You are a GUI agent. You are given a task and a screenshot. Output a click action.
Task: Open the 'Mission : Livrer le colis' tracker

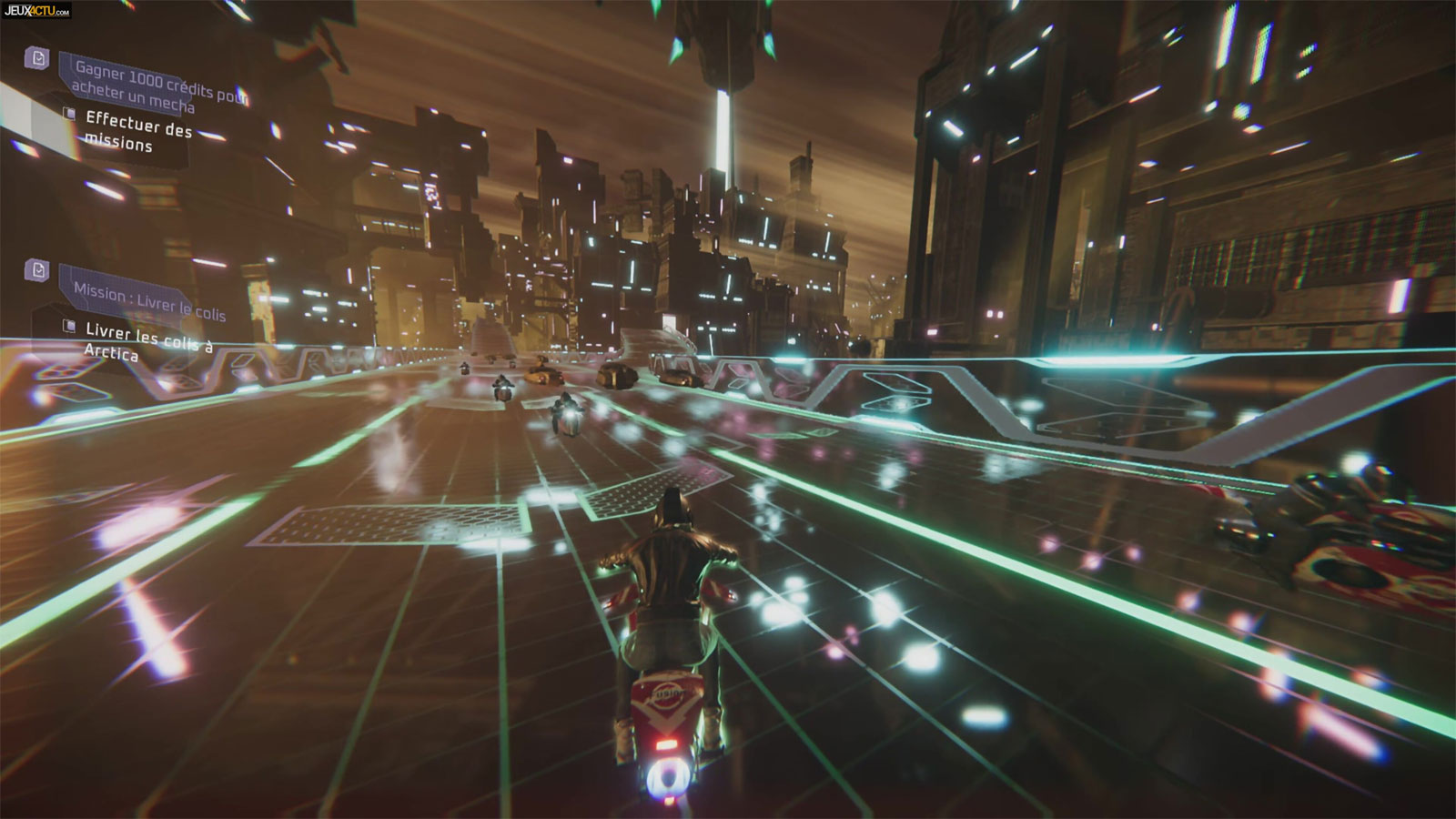tap(149, 300)
